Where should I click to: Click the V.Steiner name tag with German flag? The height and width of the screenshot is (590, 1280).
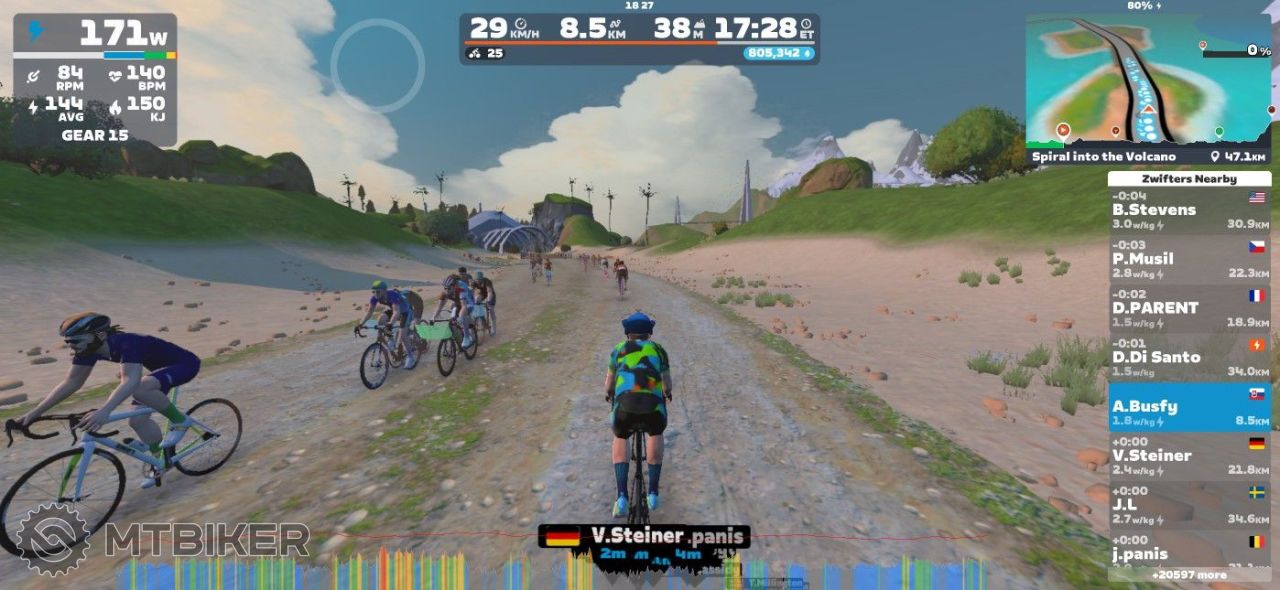click(x=643, y=536)
